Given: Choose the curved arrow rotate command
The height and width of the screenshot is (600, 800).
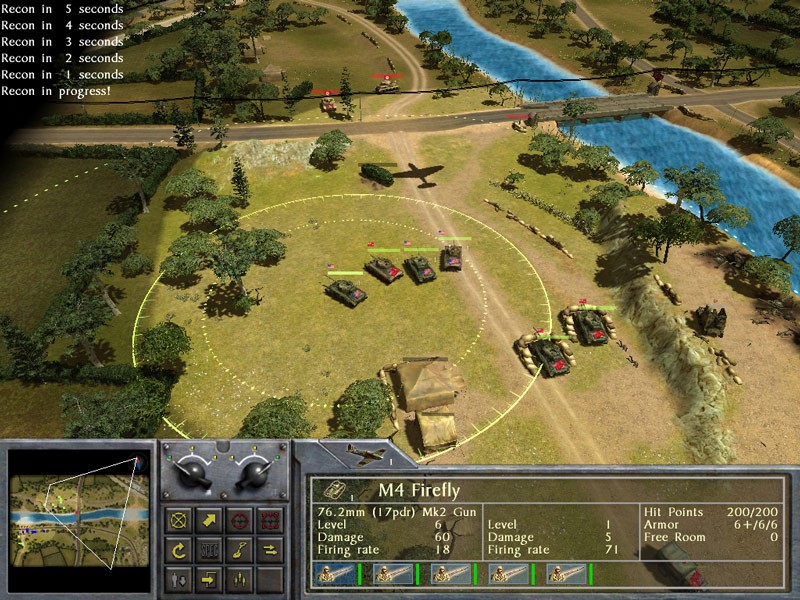Looking at the screenshot, I should 180,549.
